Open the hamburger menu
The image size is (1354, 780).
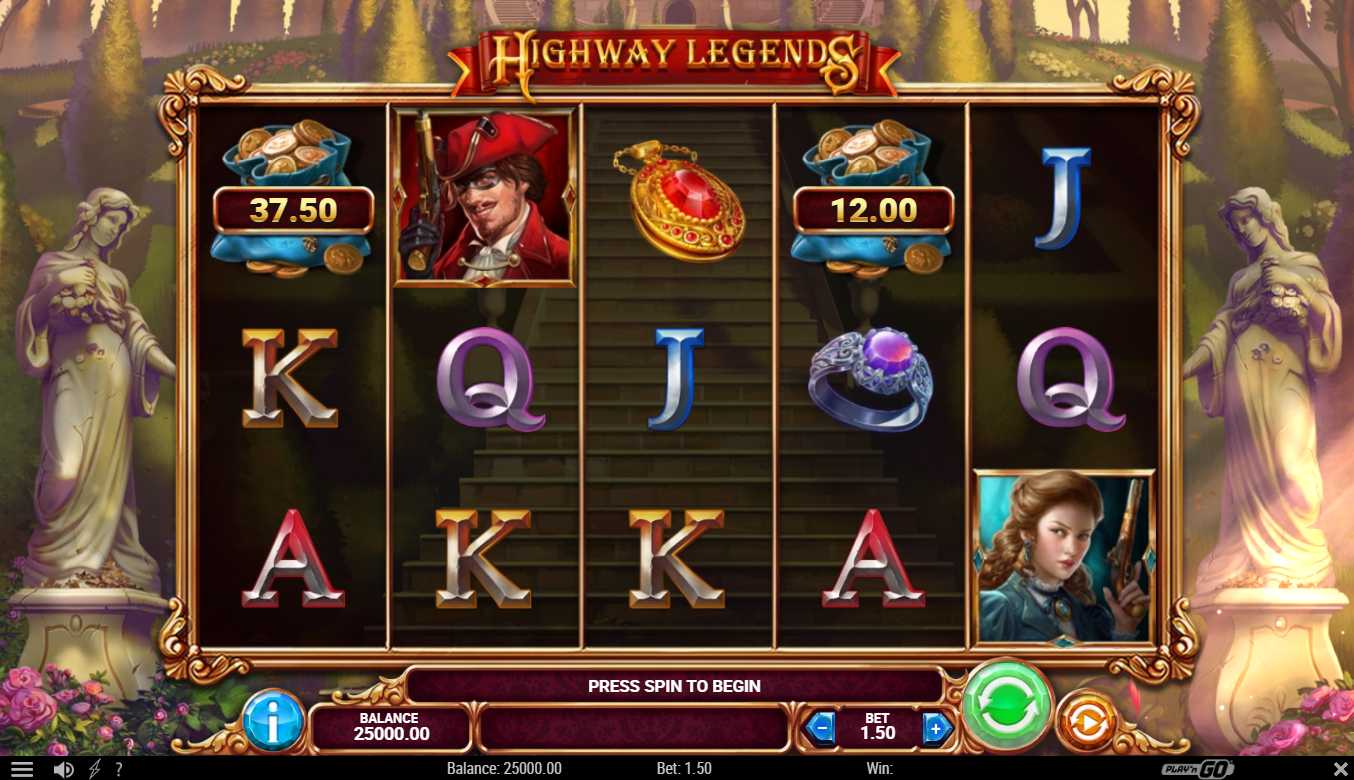[x=21, y=769]
